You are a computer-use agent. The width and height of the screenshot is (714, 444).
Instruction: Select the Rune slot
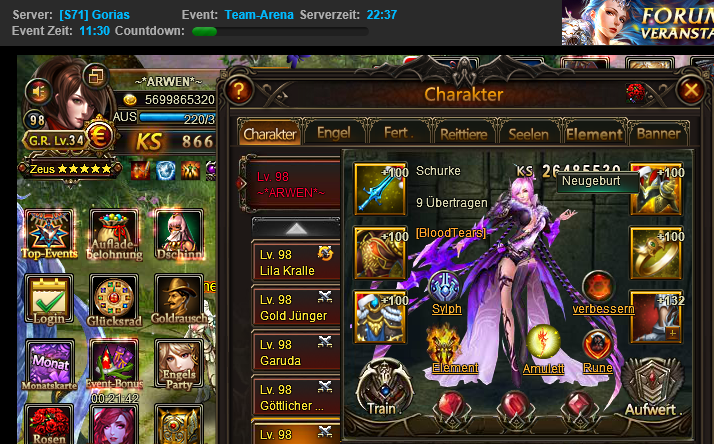tap(598, 347)
